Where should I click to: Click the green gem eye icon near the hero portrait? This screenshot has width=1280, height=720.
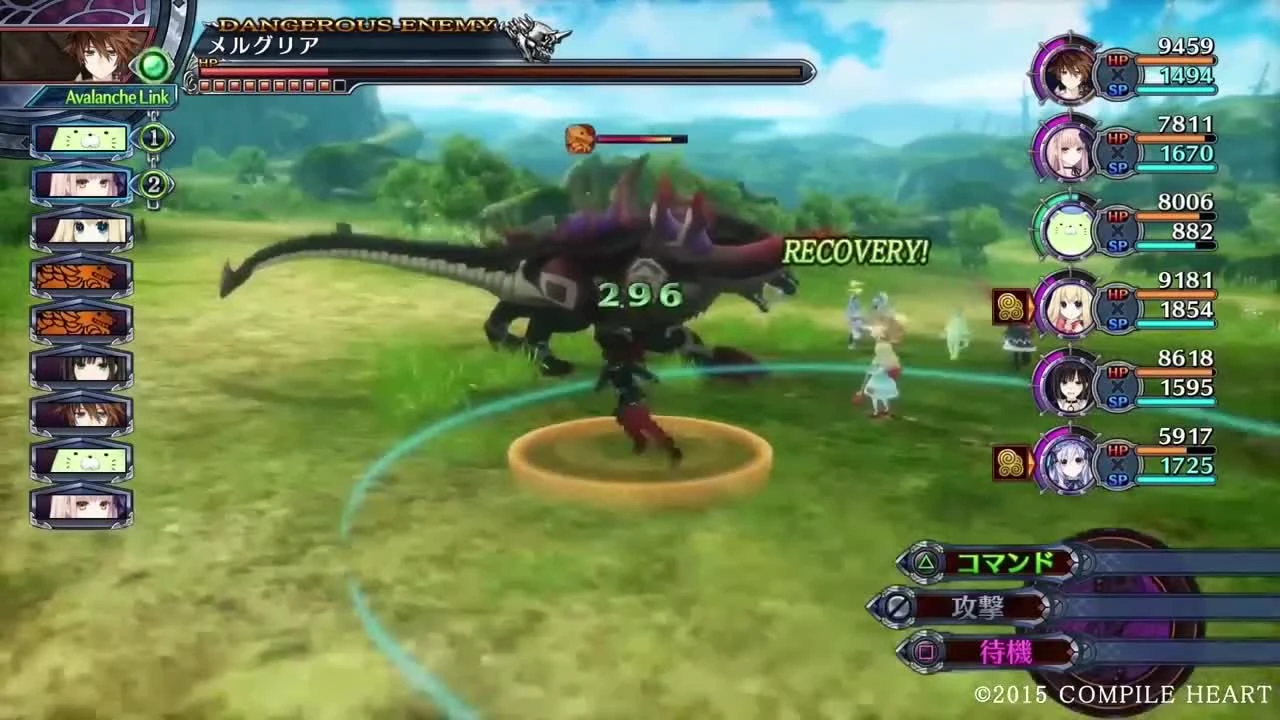pyautogui.click(x=152, y=62)
